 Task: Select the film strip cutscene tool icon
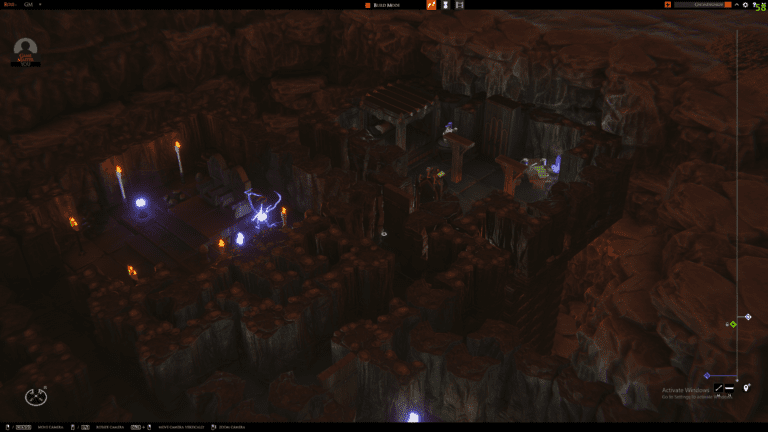click(459, 5)
